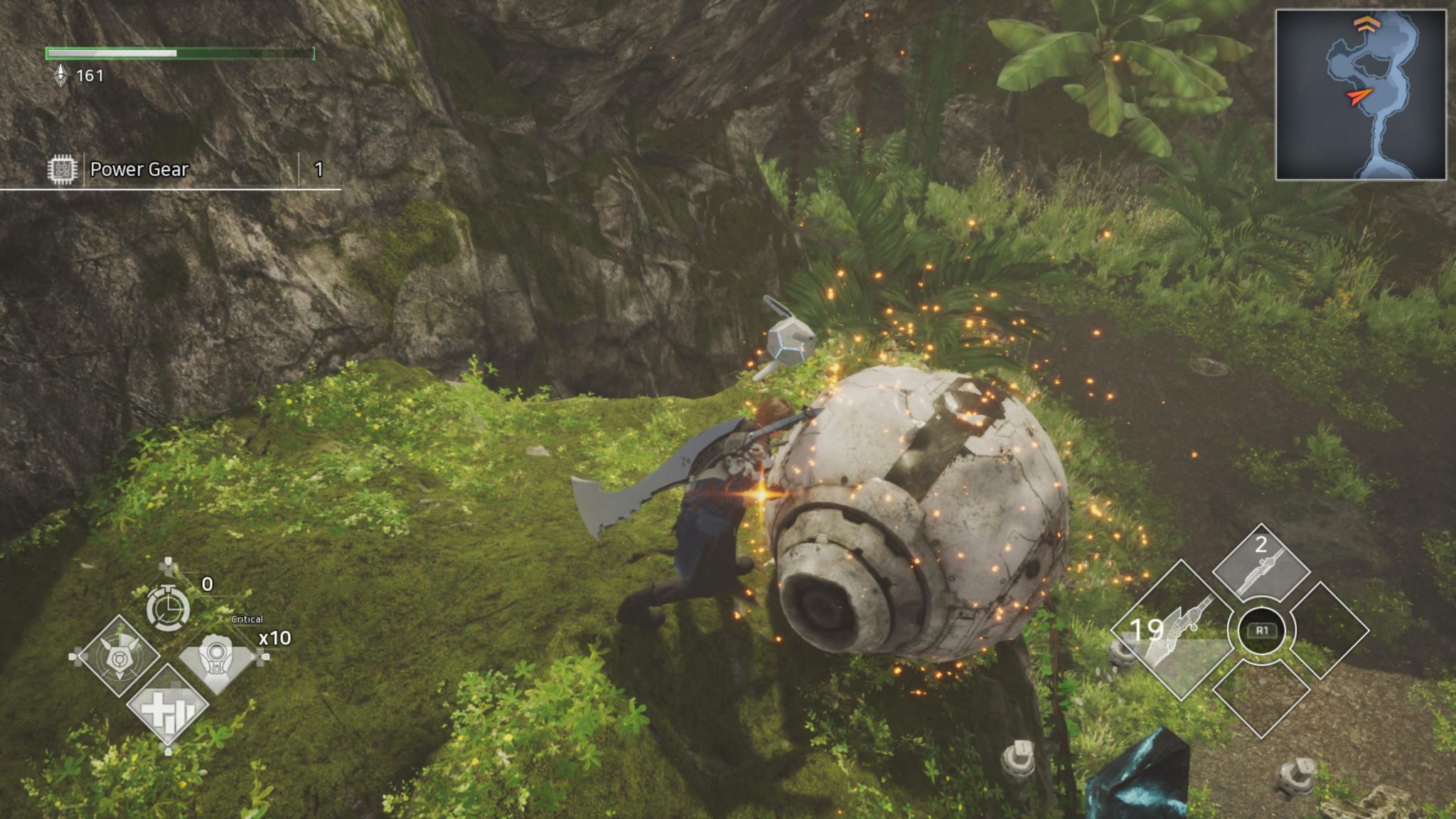Click the quantity 1 beside Power Gear
The image size is (1456, 819).
point(320,170)
